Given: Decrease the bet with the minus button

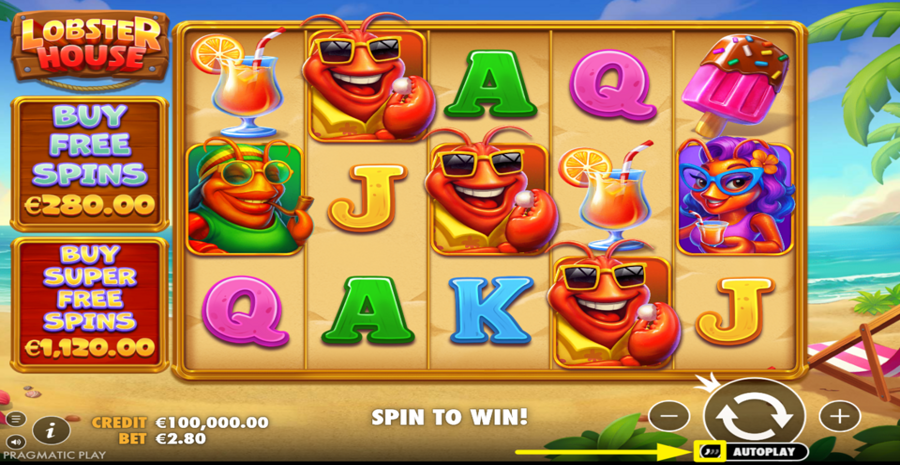Looking at the screenshot, I should pos(669,414).
